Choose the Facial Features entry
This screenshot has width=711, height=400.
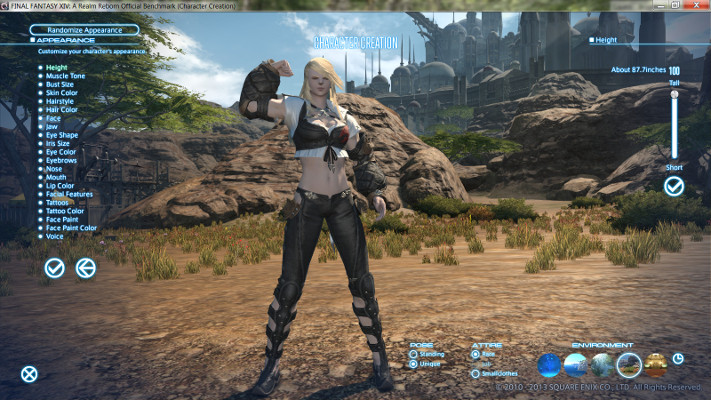click(x=68, y=192)
